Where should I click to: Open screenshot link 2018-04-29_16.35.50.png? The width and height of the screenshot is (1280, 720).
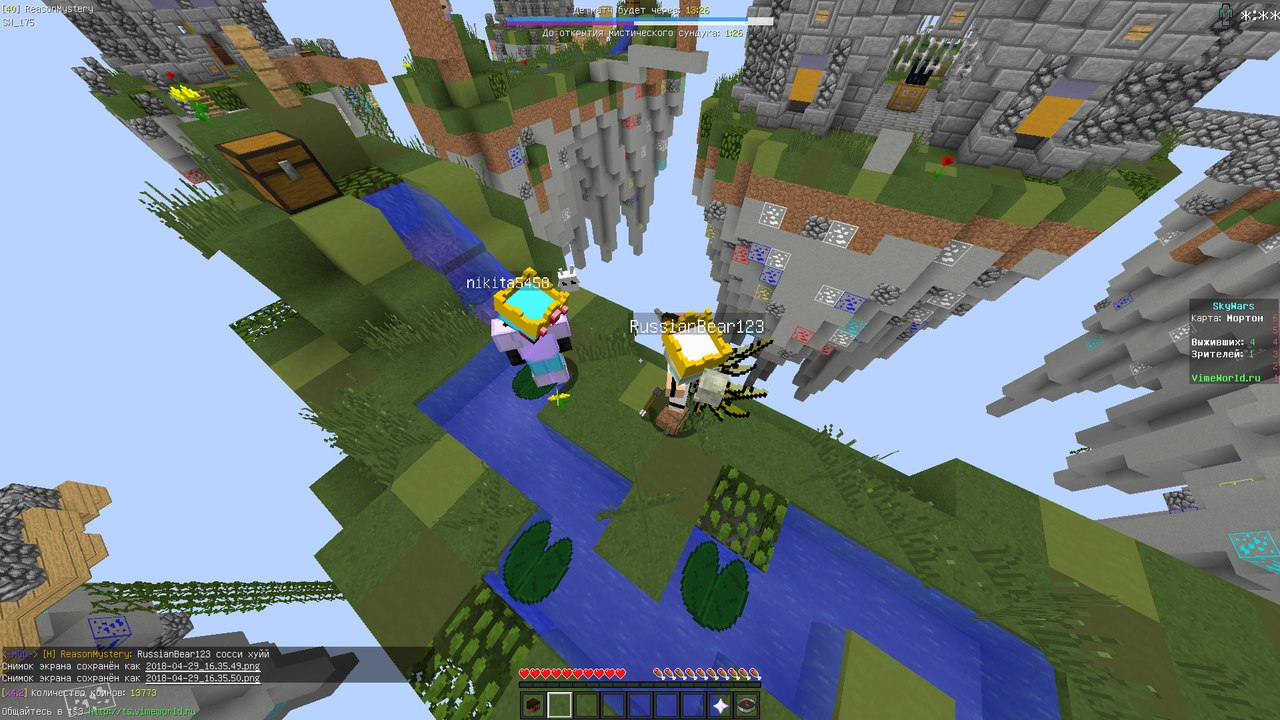tap(203, 678)
